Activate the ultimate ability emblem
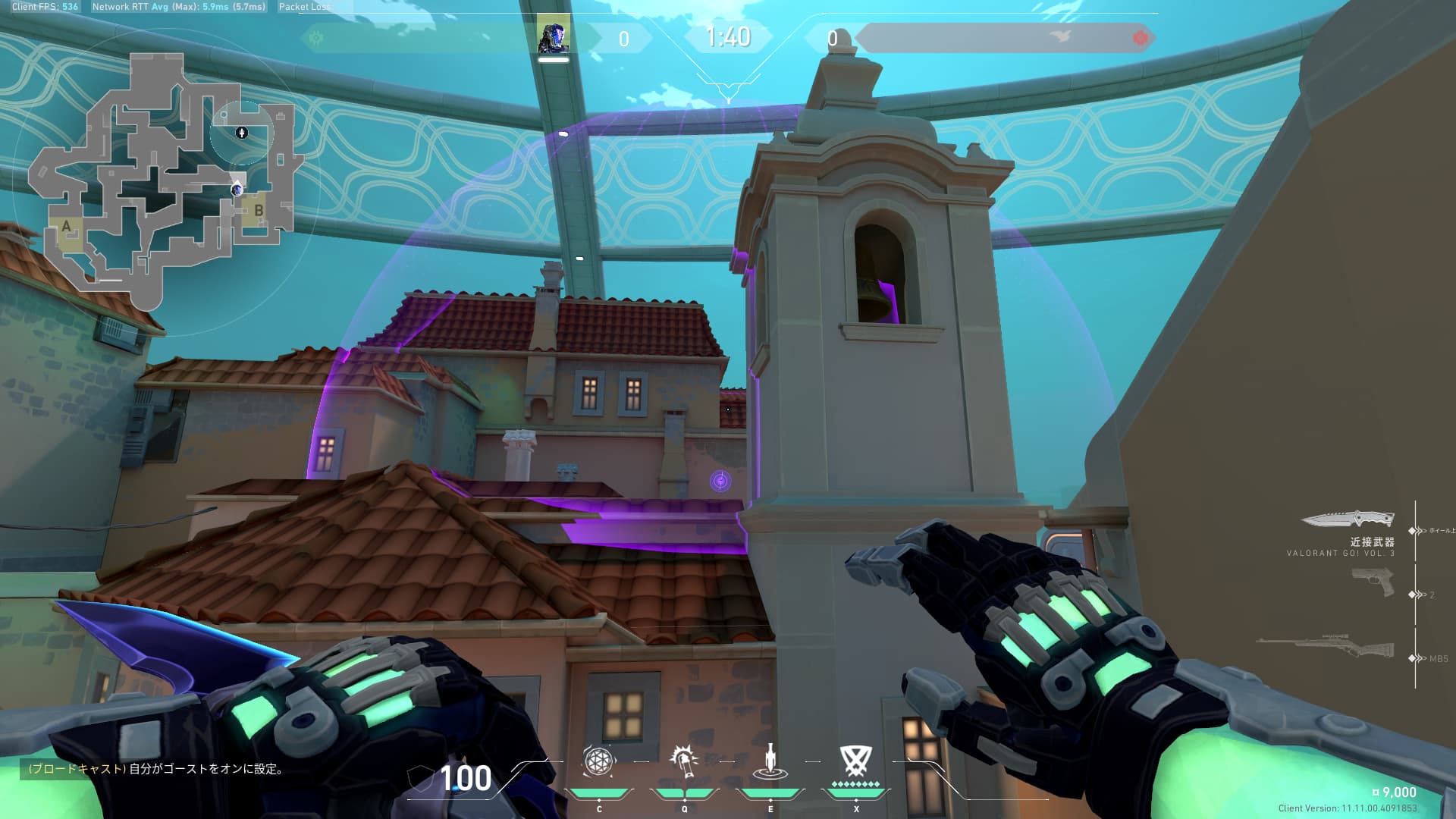The image size is (1456, 819). (x=855, y=761)
